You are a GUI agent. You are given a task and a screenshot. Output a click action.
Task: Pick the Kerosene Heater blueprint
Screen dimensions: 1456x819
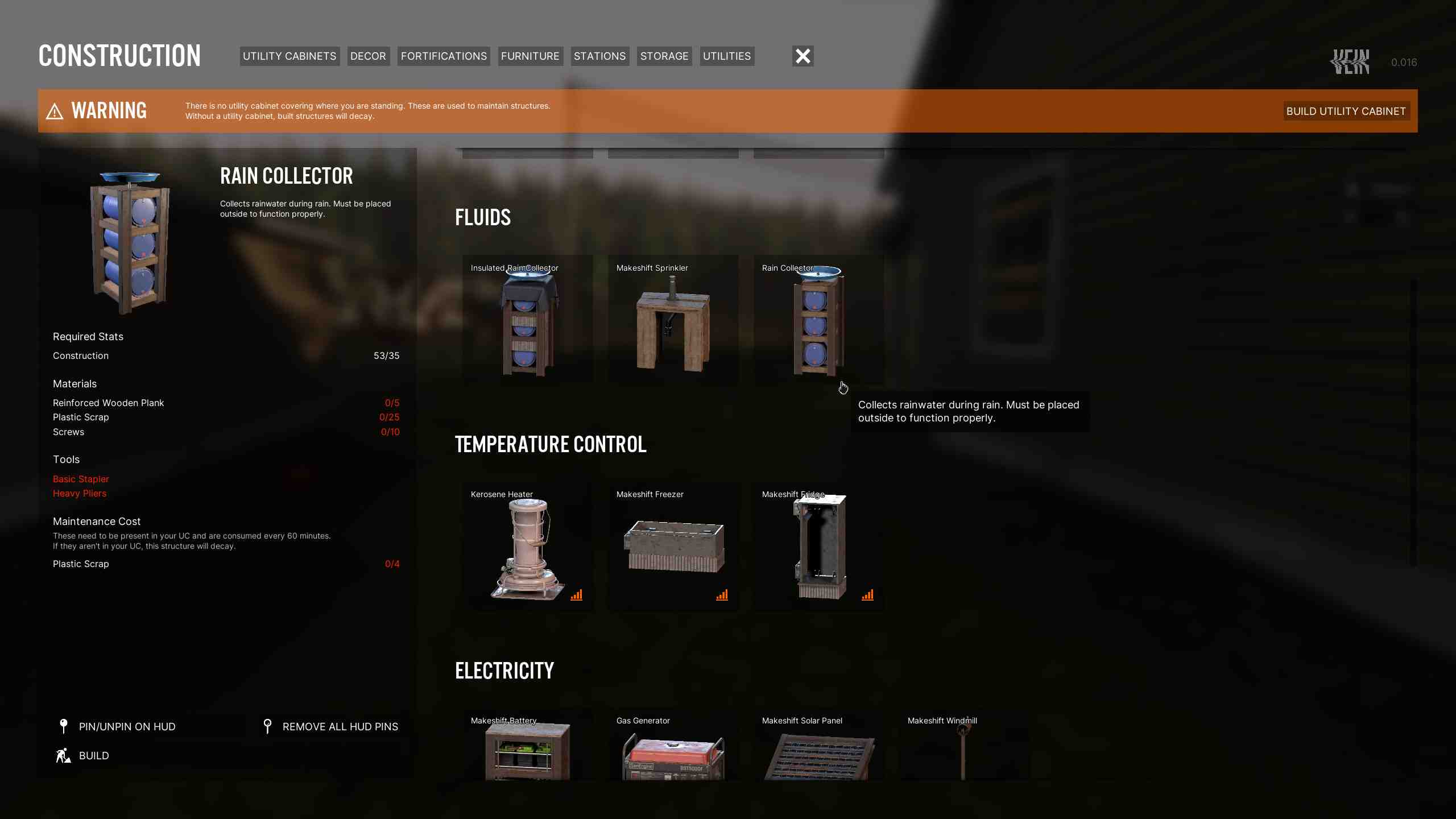click(527, 547)
